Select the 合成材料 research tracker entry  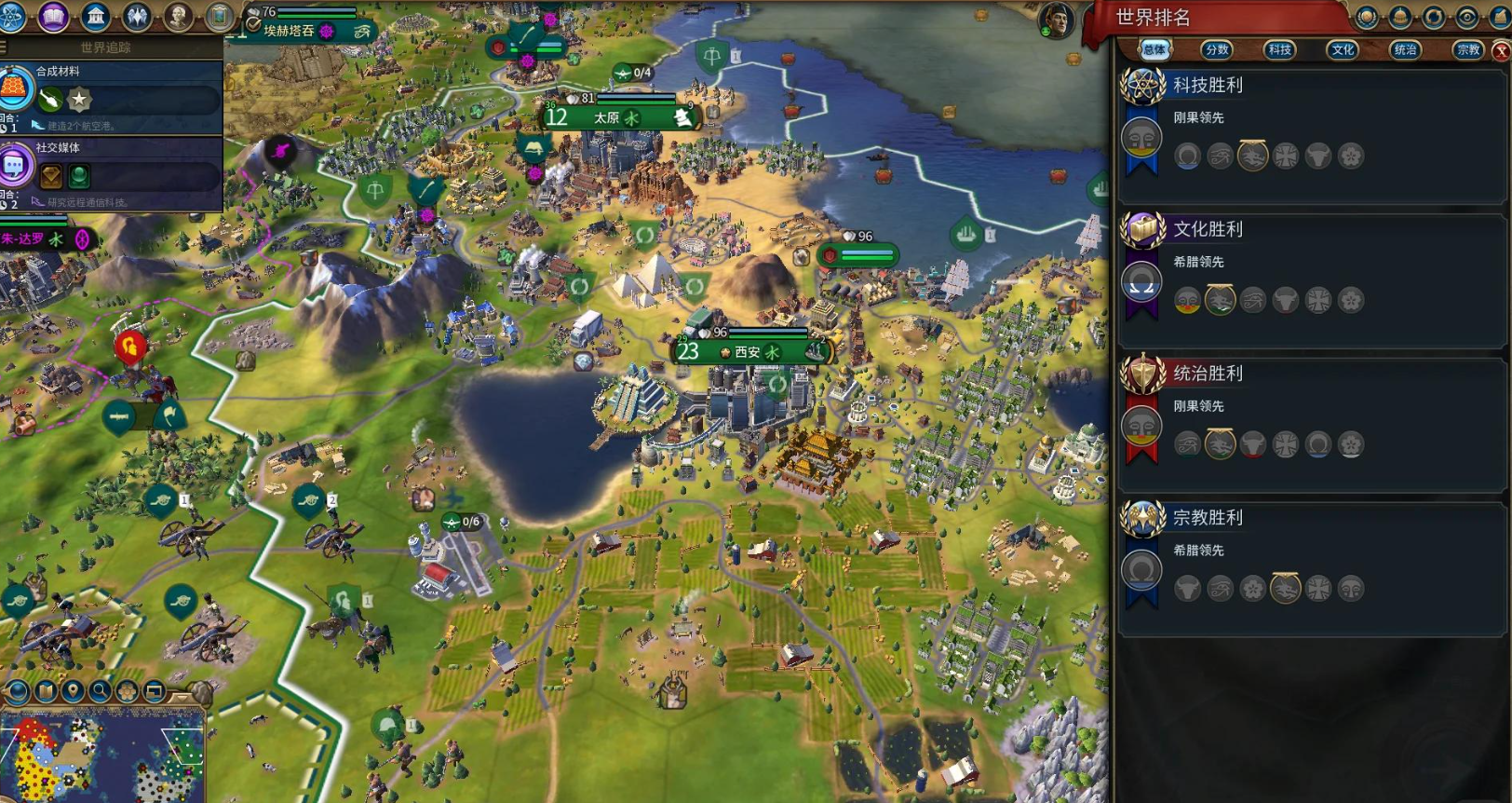[112, 97]
